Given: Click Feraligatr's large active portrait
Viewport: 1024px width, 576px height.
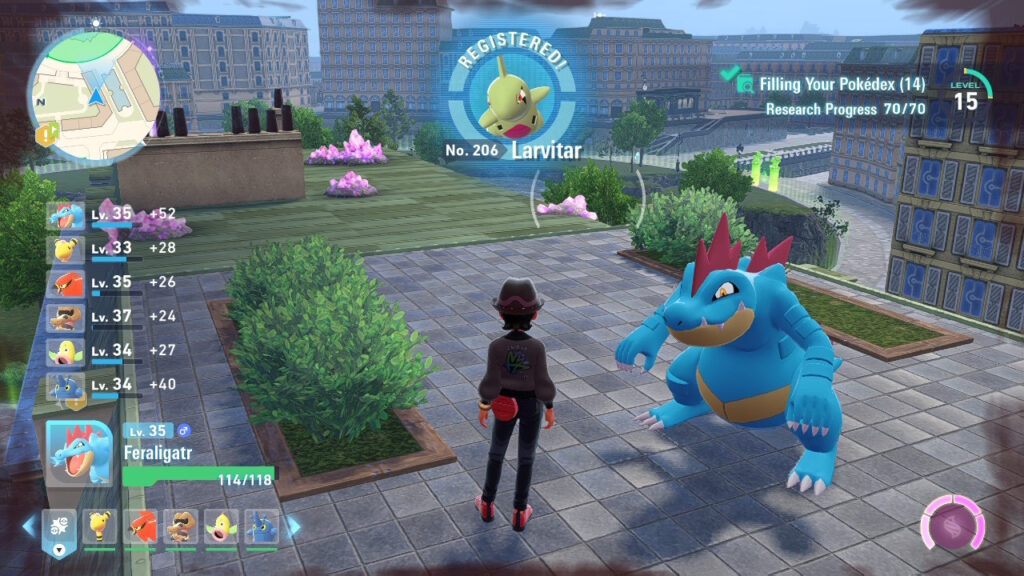Looking at the screenshot, I should pos(81,453).
